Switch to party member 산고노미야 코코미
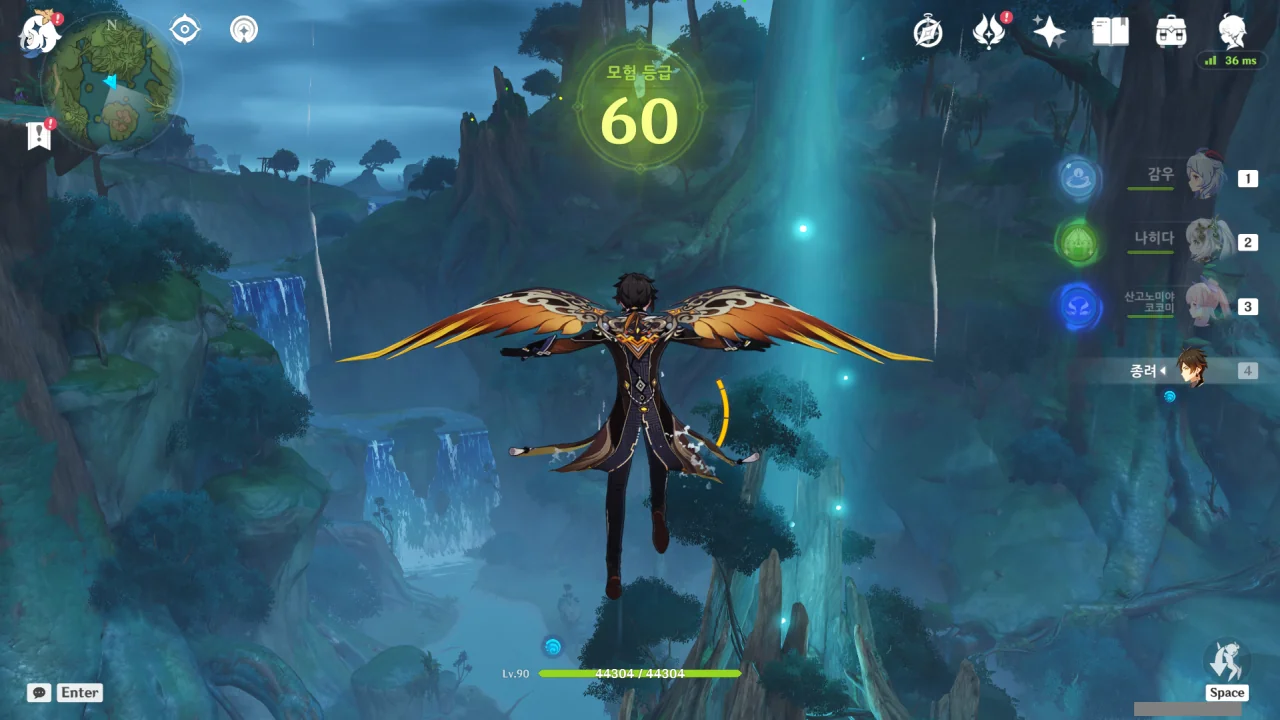This screenshot has width=1280, height=720. tap(1206, 305)
